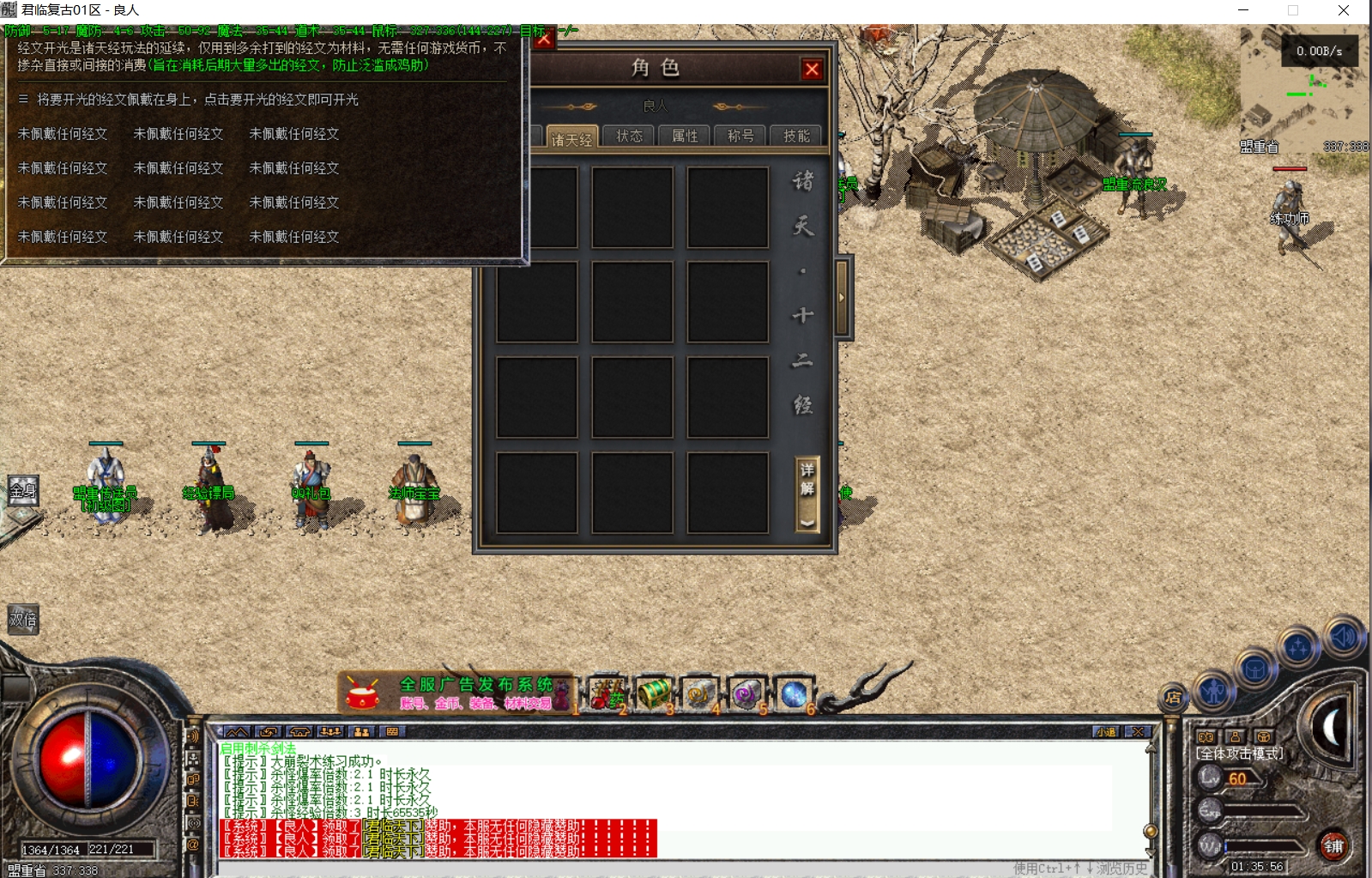The image size is (1372, 878).
Task: Open the server-wide ad banner with drum
Action: [x=455, y=693]
